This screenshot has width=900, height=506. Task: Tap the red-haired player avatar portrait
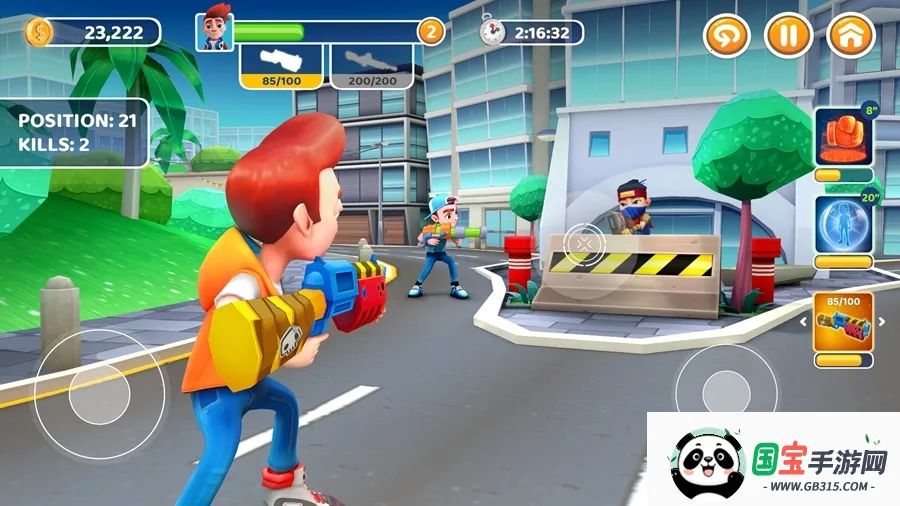[214, 30]
